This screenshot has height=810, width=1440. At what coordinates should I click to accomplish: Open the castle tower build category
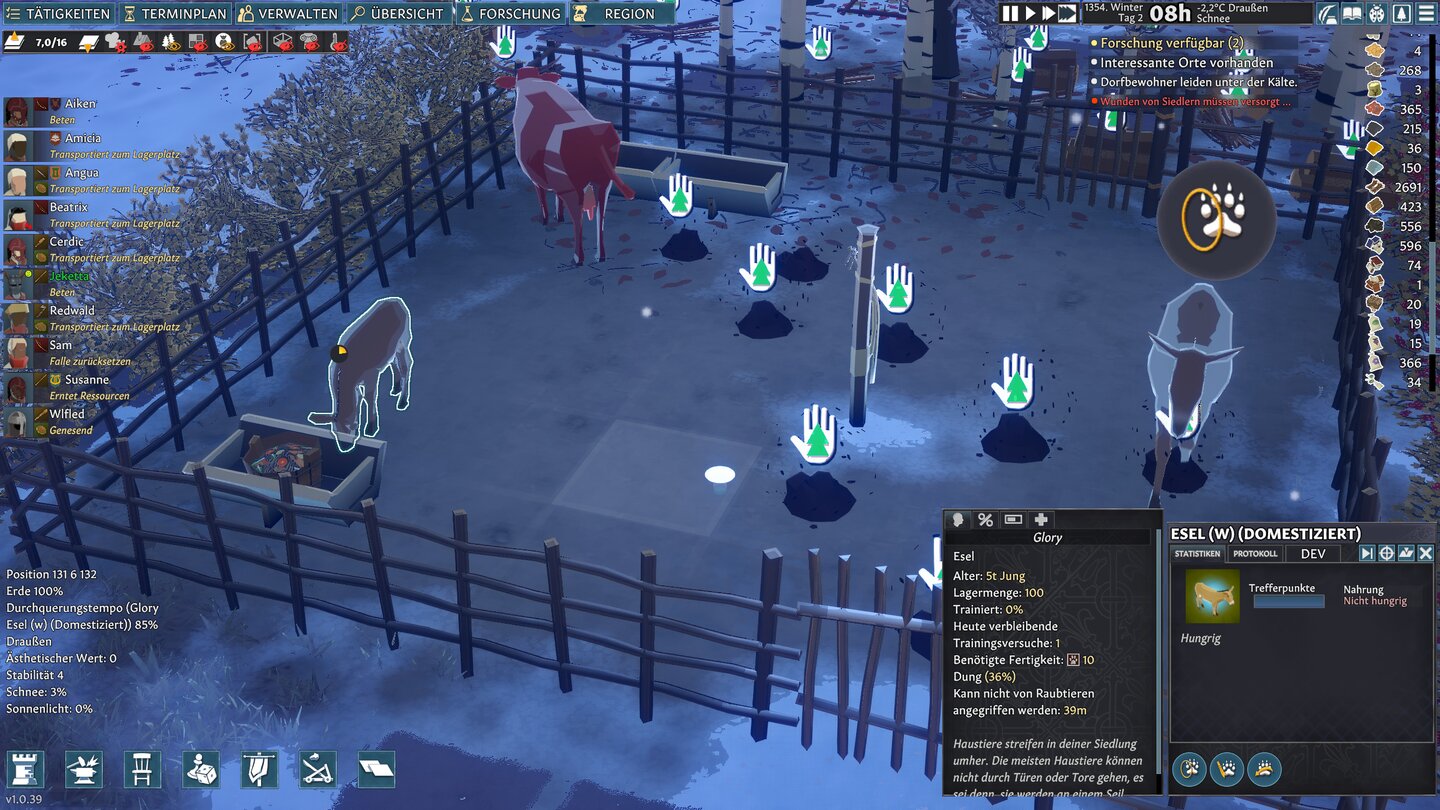click(25, 769)
